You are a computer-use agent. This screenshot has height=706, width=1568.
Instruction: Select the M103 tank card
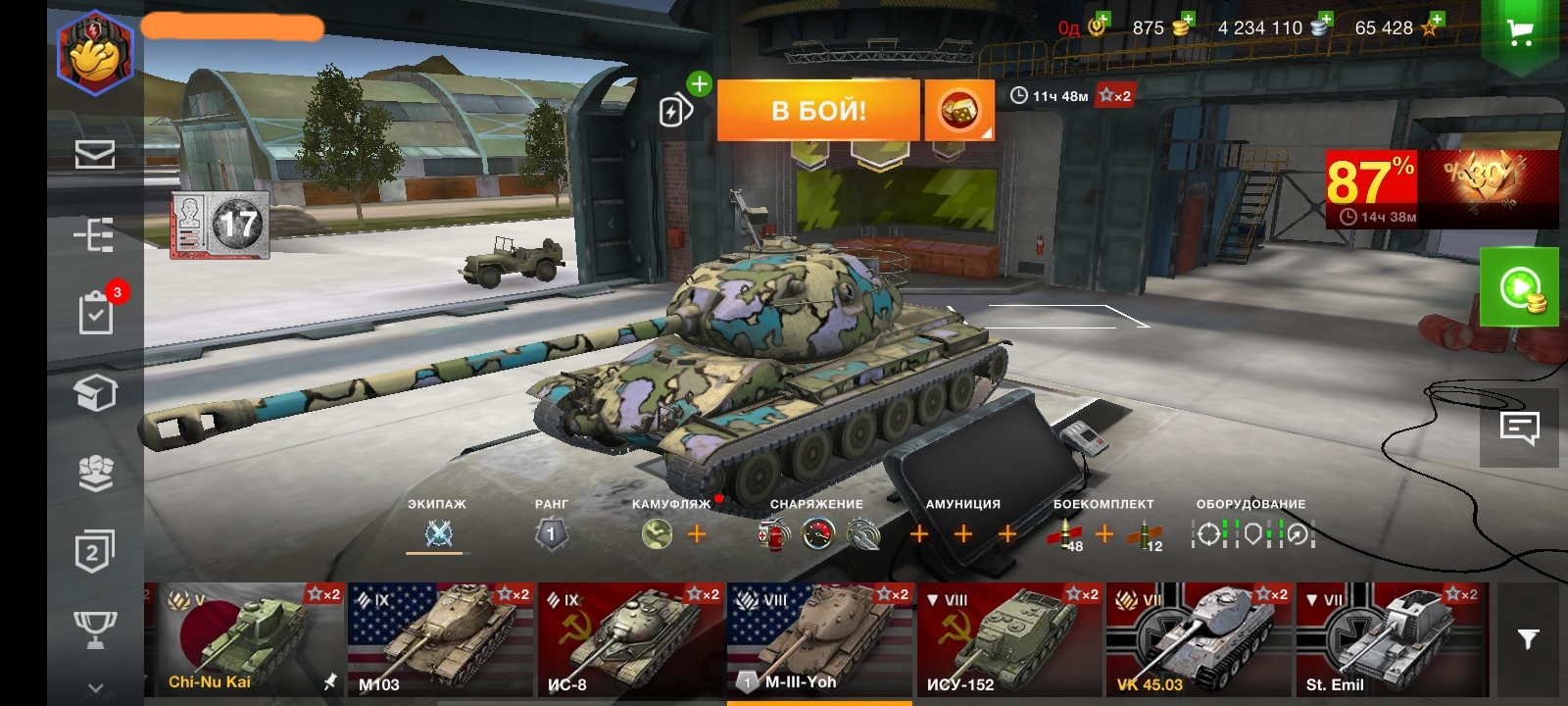440,639
